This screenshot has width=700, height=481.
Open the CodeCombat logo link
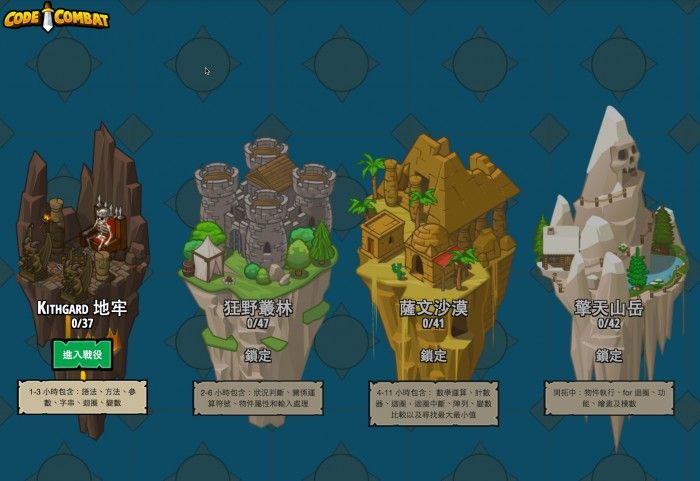point(56,16)
